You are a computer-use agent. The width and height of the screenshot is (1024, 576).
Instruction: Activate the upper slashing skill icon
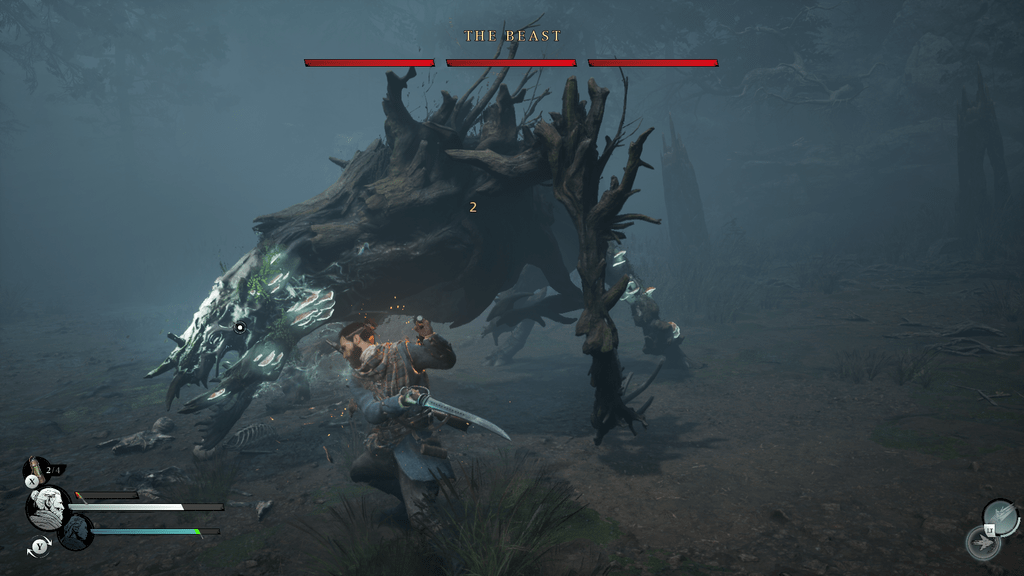[1001, 516]
